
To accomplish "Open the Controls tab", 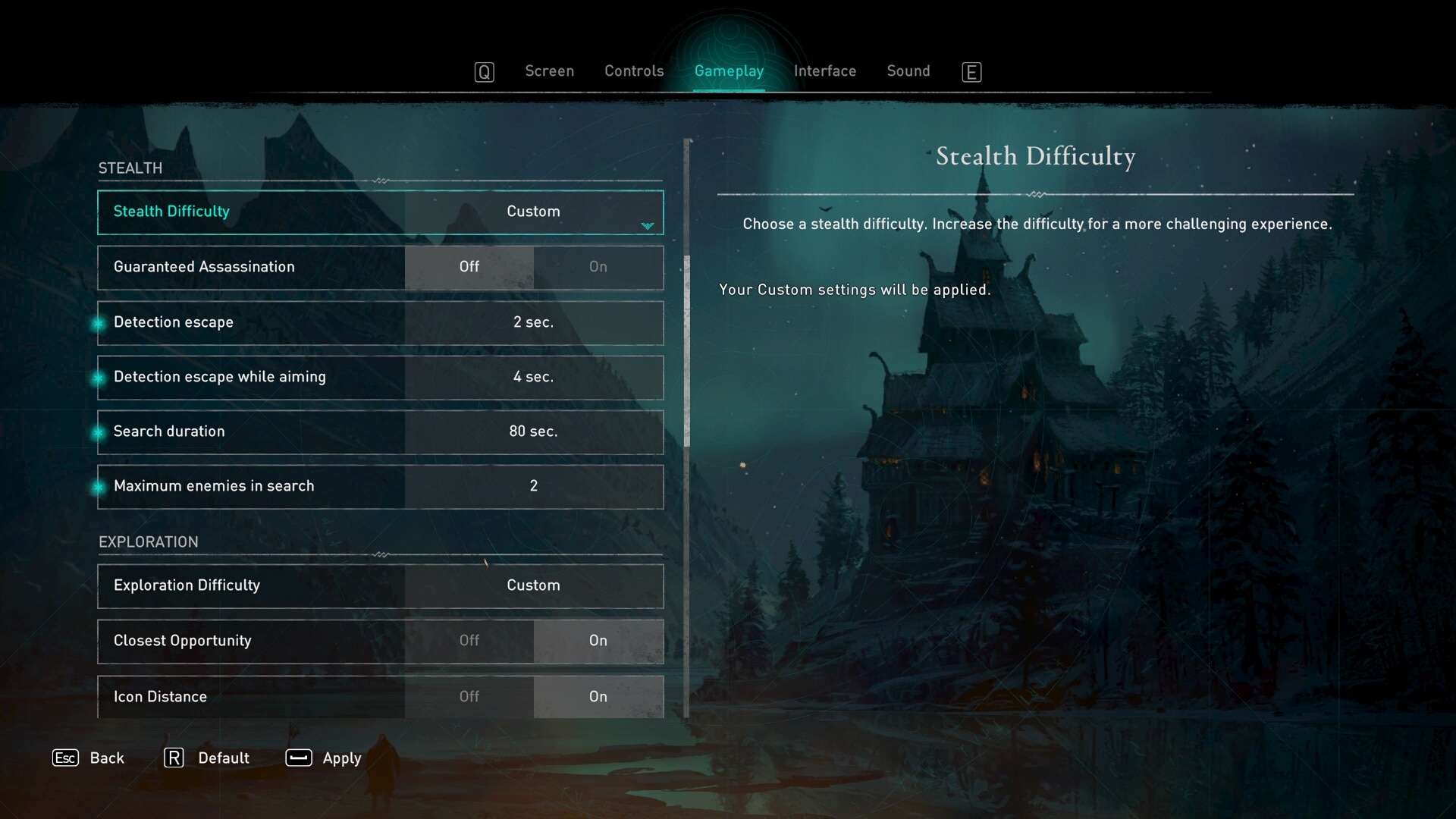I will pyautogui.click(x=634, y=71).
